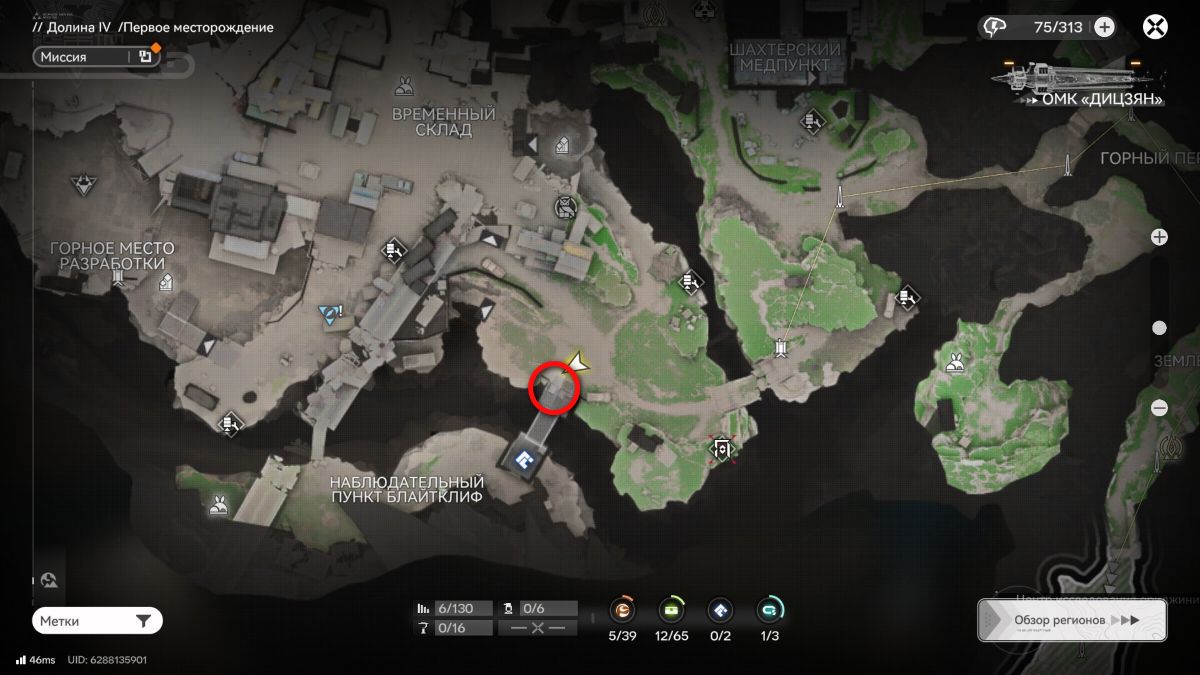Click the green chest icon 12/65

[671, 609]
